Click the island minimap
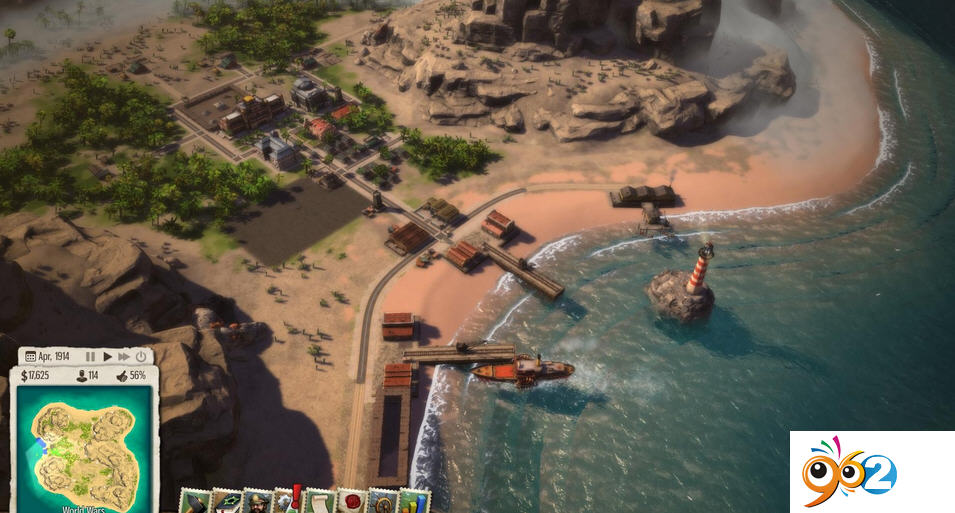 coord(84,440)
